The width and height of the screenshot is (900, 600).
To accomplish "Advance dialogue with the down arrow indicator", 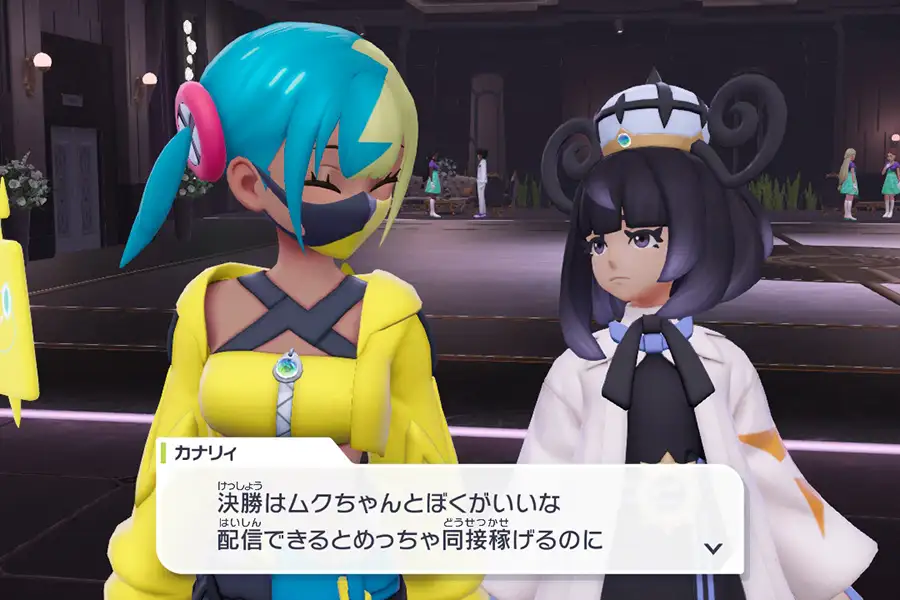I will pos(713,547).
